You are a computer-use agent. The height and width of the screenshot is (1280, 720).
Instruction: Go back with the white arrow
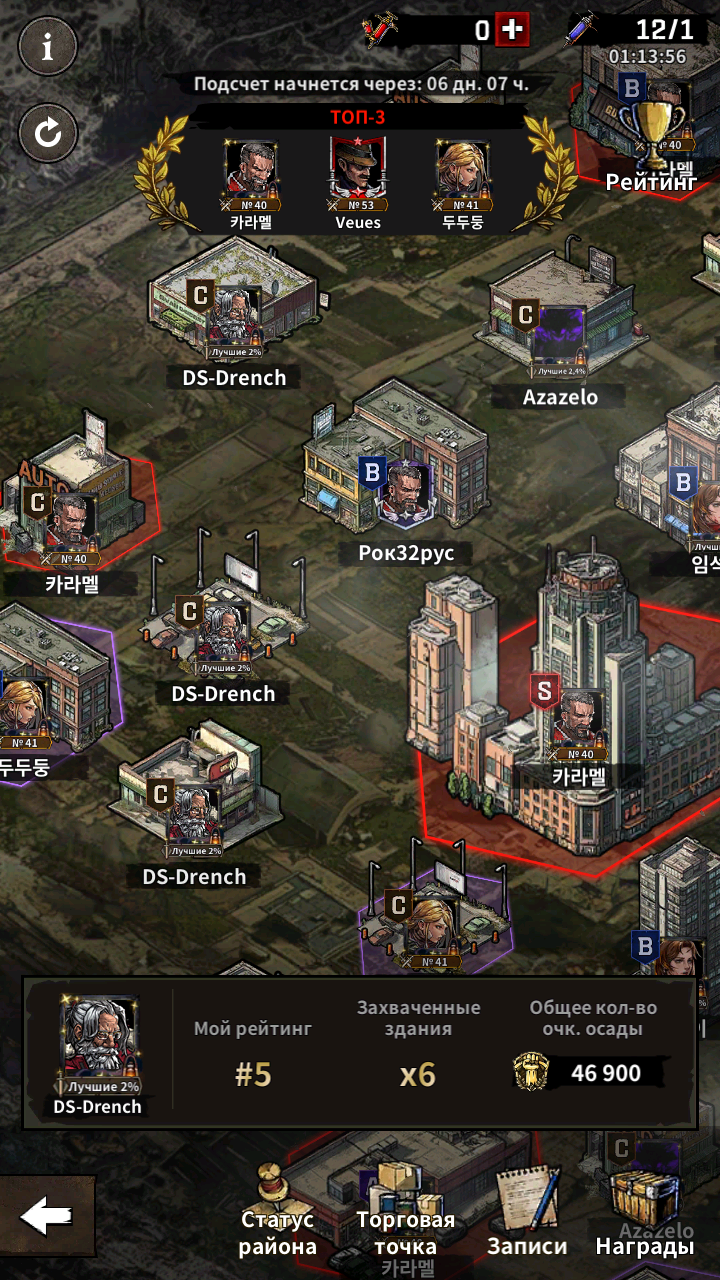click(47, 1216)
